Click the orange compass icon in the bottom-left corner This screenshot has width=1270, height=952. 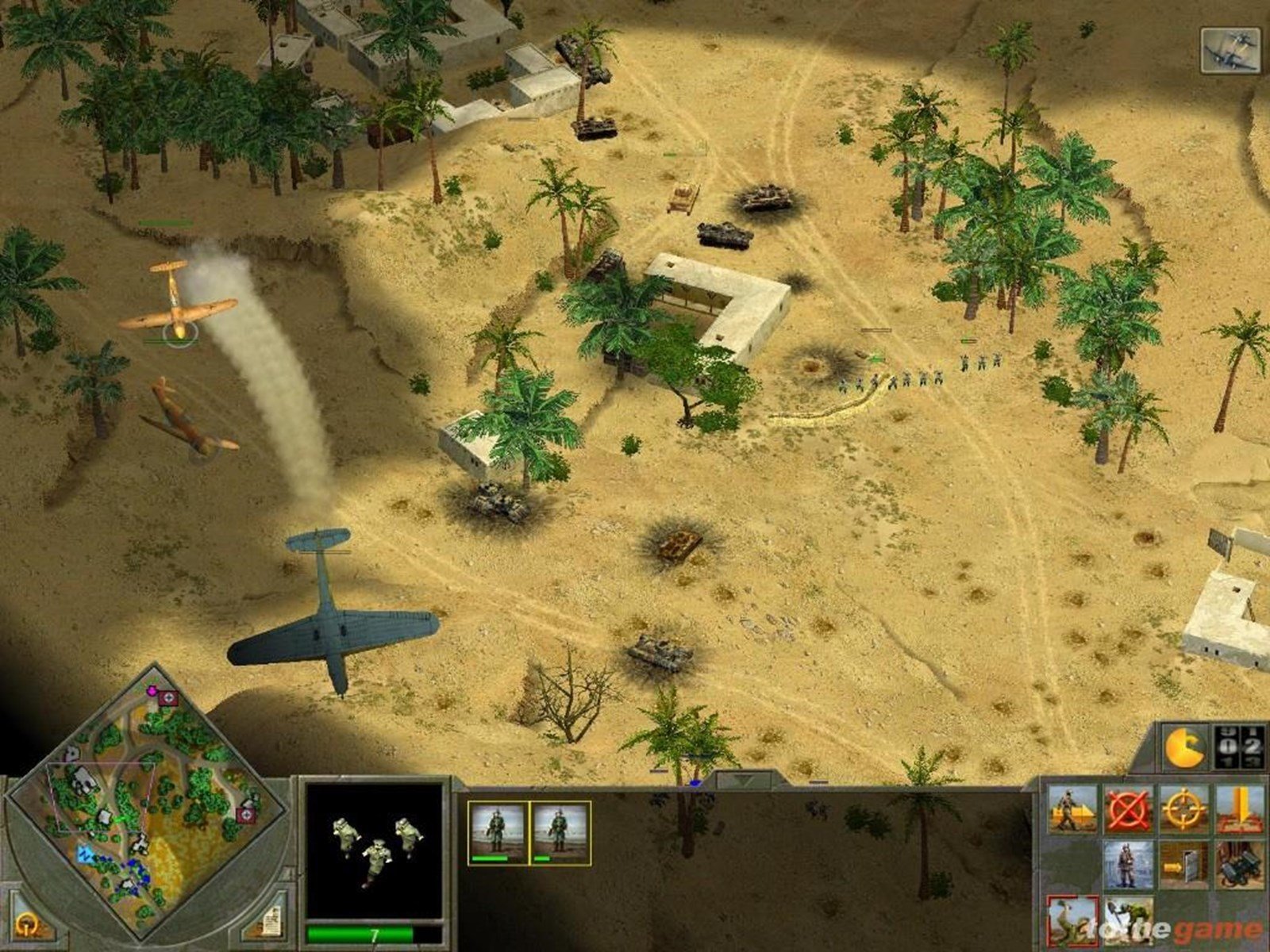(25, 924)
